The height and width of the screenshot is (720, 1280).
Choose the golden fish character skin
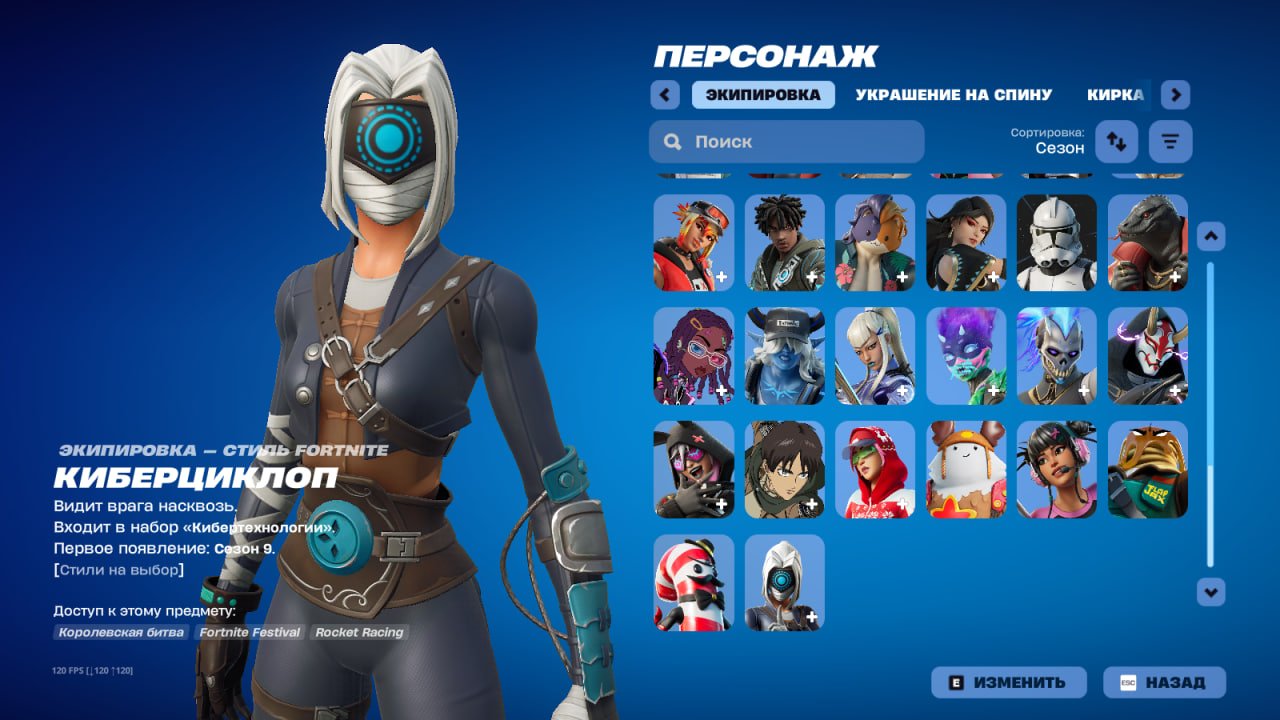[1147, 470]
